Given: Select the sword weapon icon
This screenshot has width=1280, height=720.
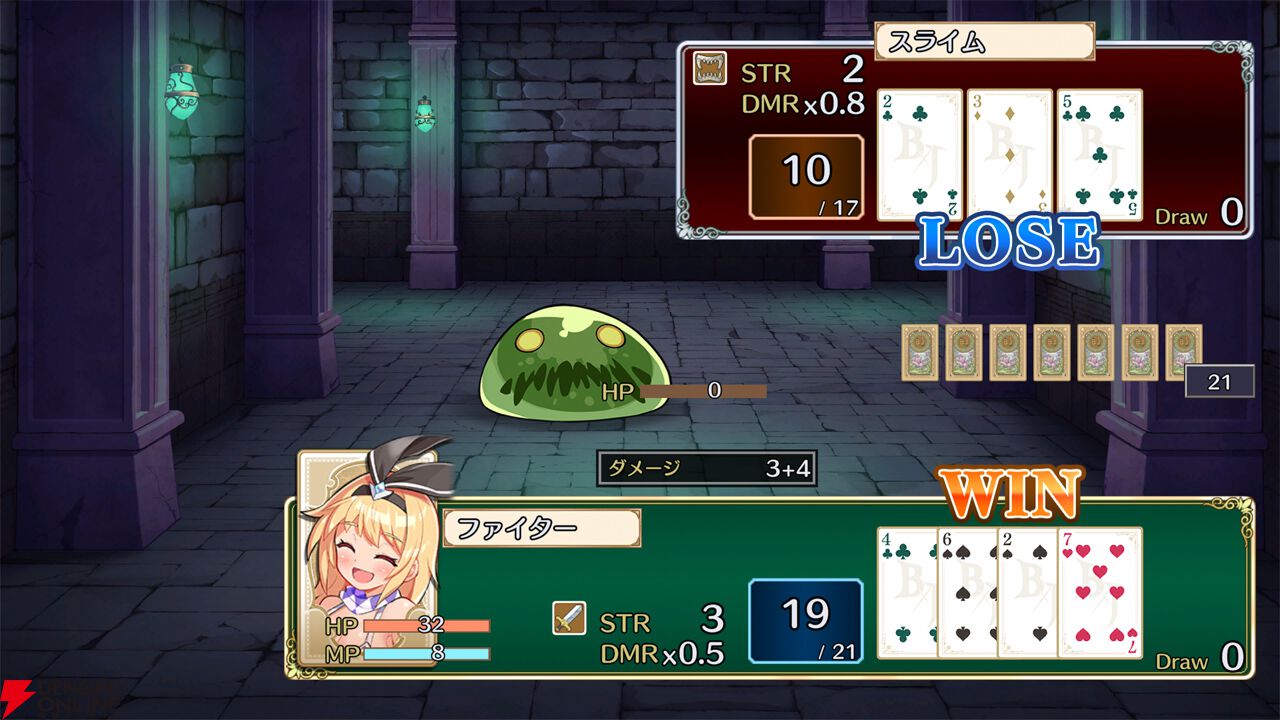Looking at the screenshot, I should pyautogui.click(x=569, y=619).
